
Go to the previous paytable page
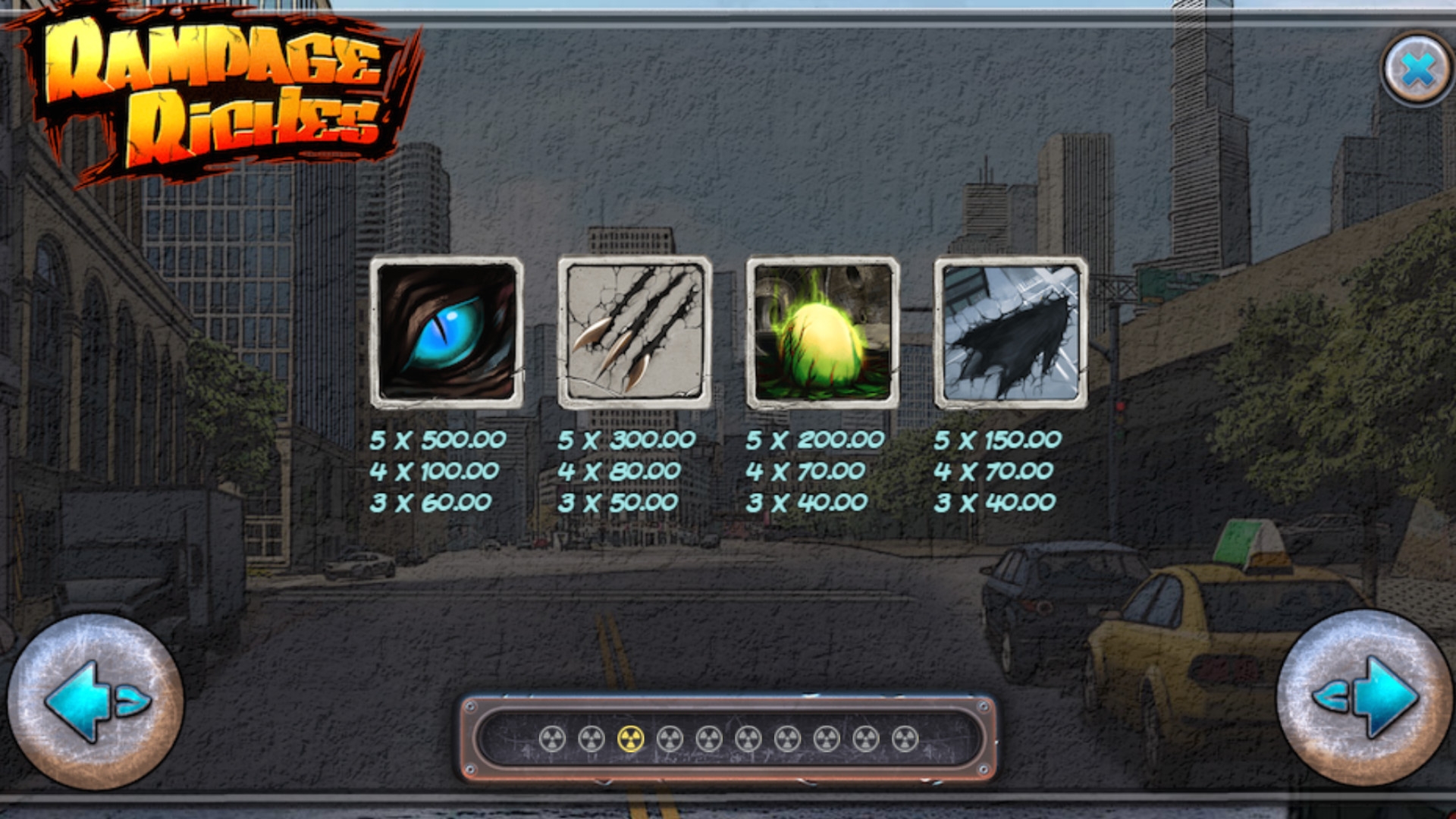[x=95, y=701]
